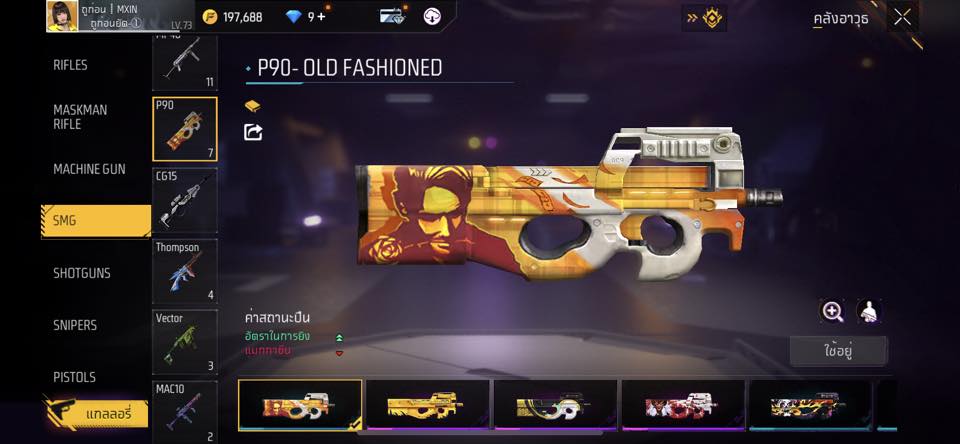Open the player profile avatar
Image resolution: width=960 pixels, height=444 pixels.
pyautogui.click(x=63, y=16)
